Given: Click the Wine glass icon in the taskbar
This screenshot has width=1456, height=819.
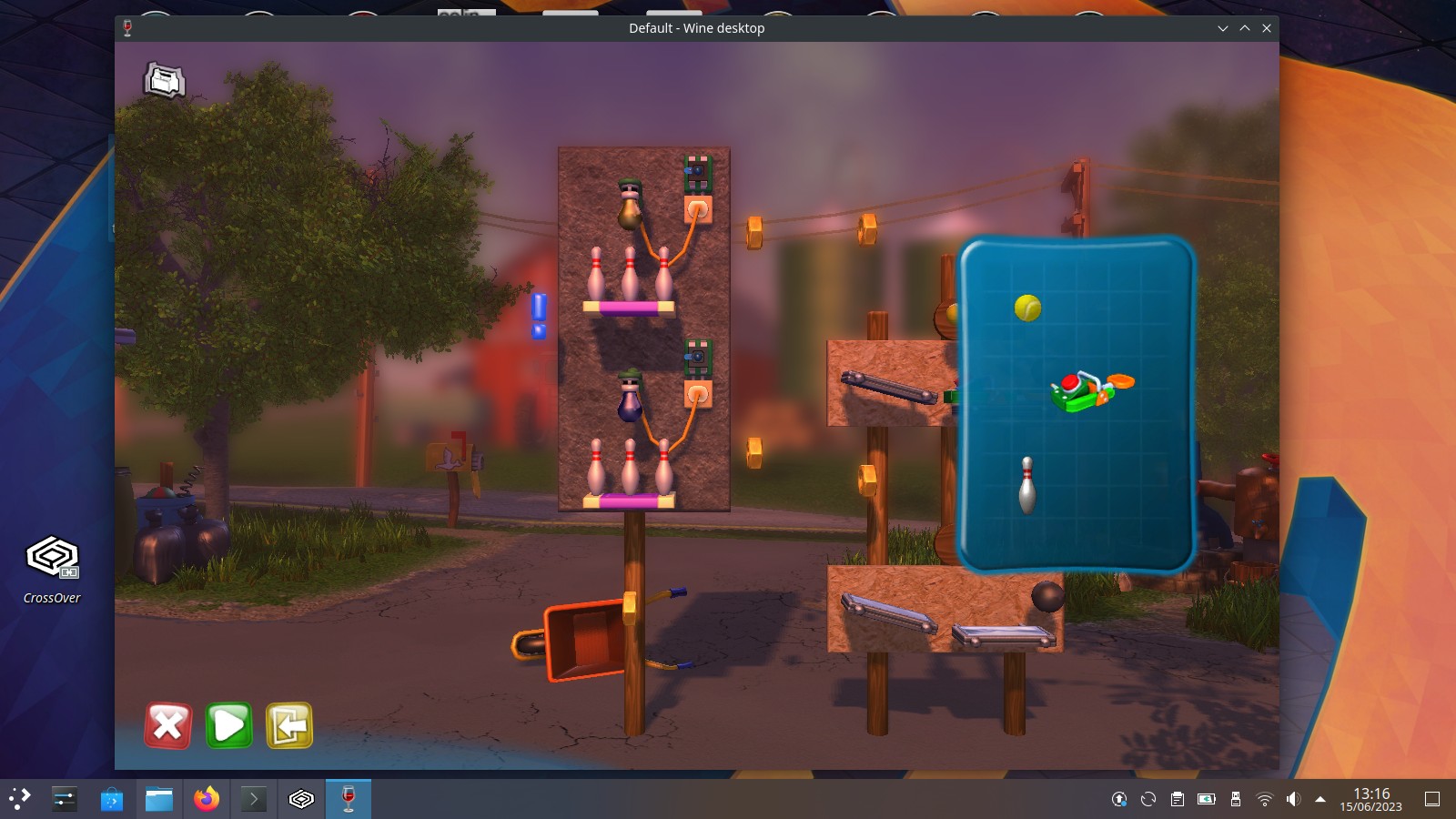Looking at the screenshot, I should 348,799.
